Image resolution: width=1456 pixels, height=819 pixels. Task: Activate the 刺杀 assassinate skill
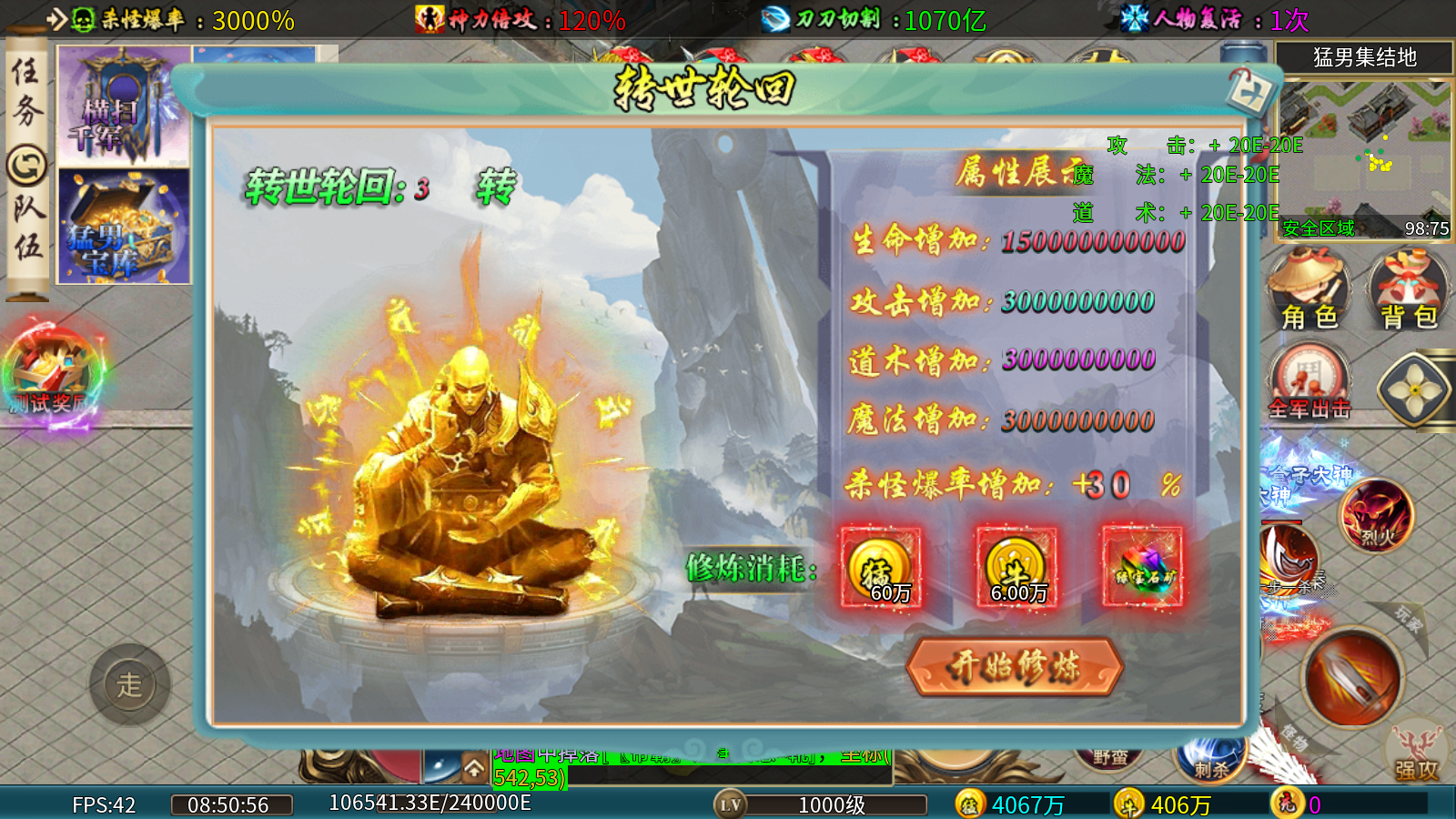pos(1209,761)
